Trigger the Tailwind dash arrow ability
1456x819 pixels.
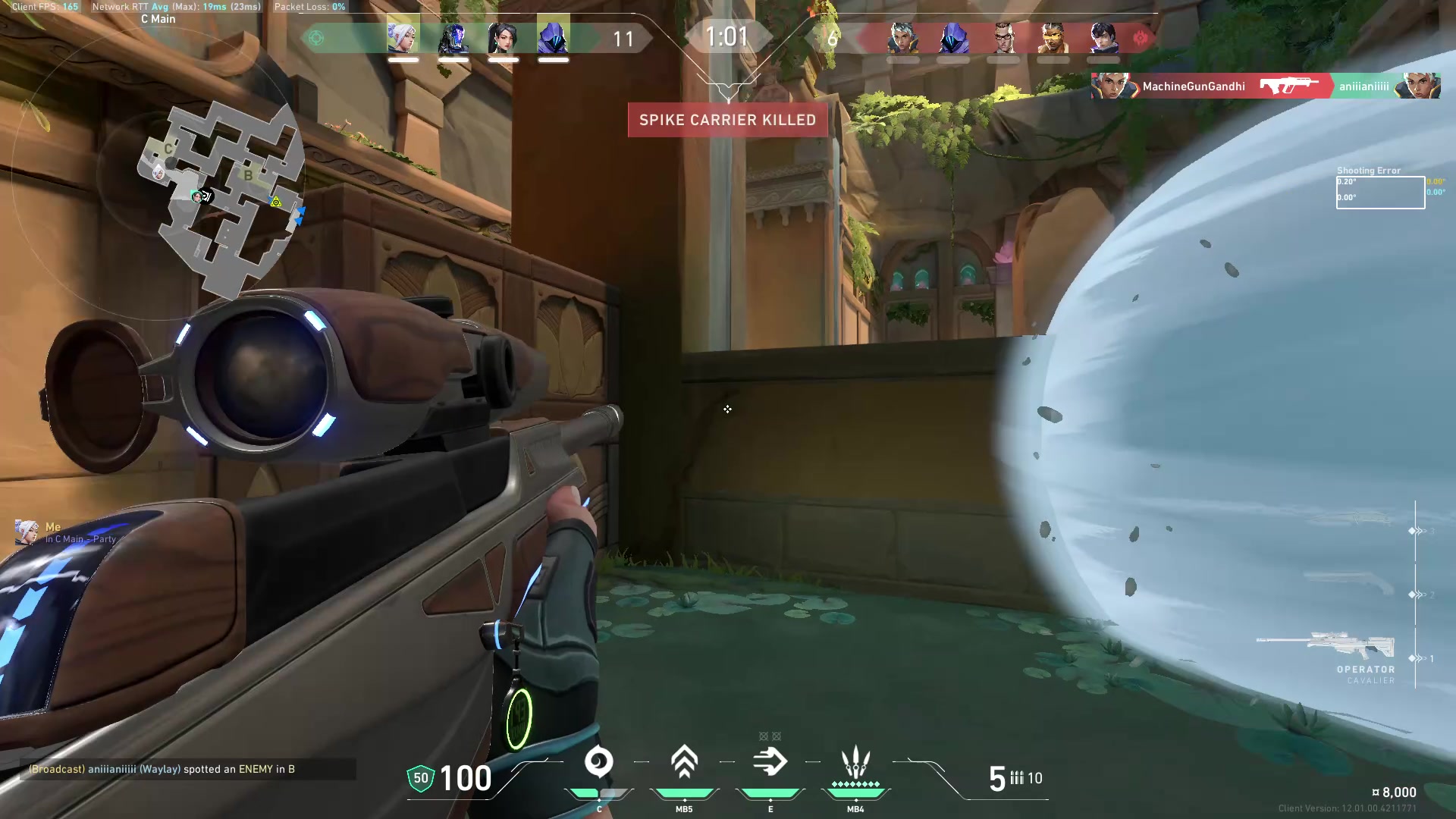tap(770, 762)
